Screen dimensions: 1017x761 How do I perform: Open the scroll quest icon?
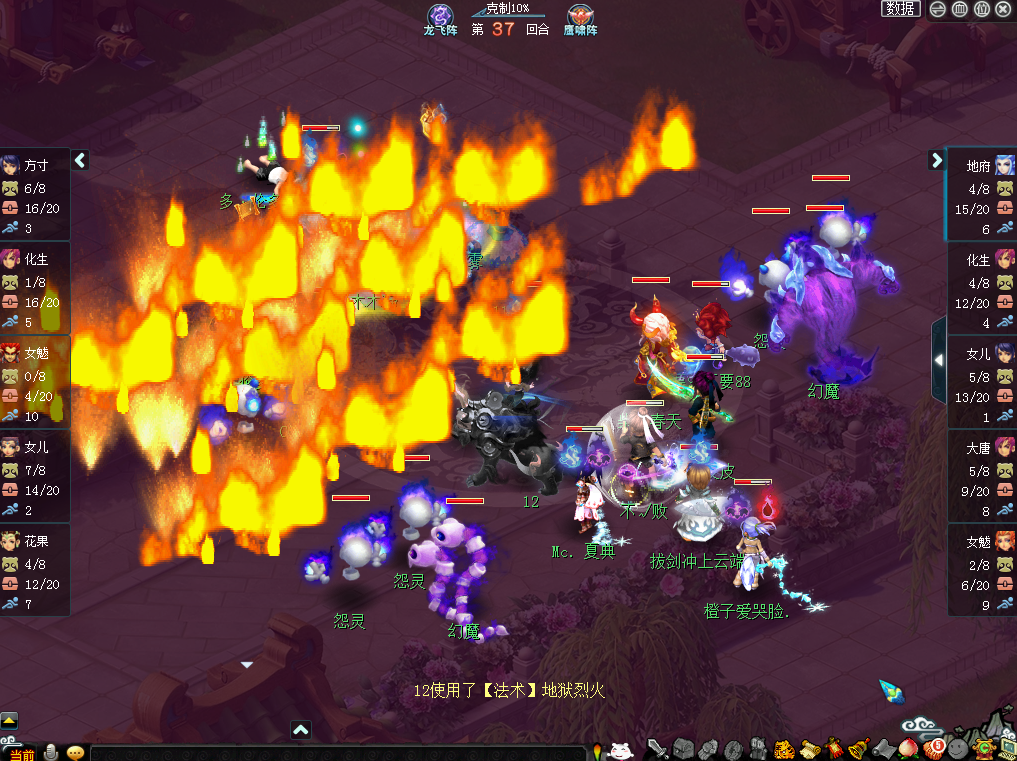(x=808, y=748)
